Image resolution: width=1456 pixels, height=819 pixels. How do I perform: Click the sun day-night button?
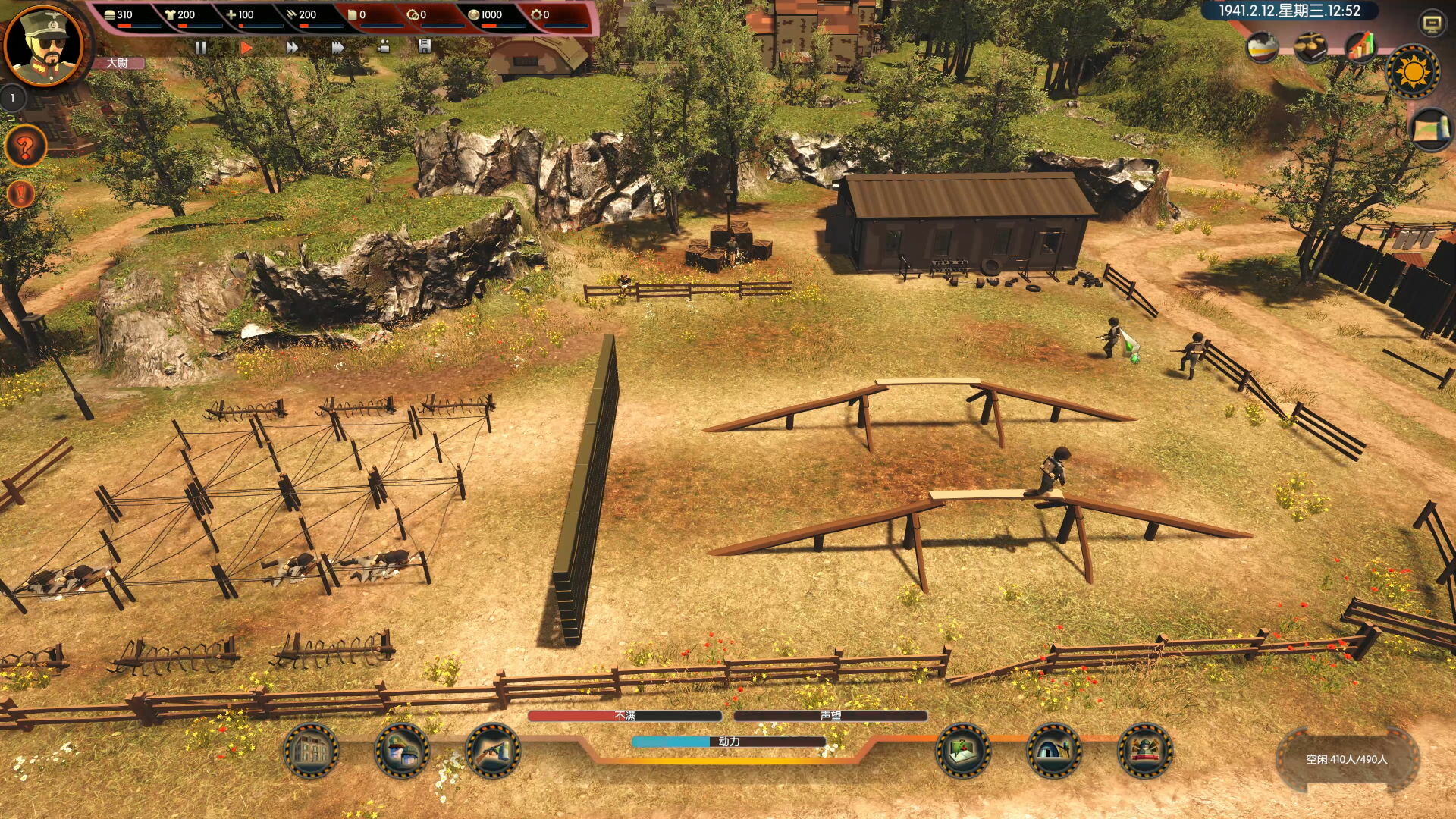1413,72
